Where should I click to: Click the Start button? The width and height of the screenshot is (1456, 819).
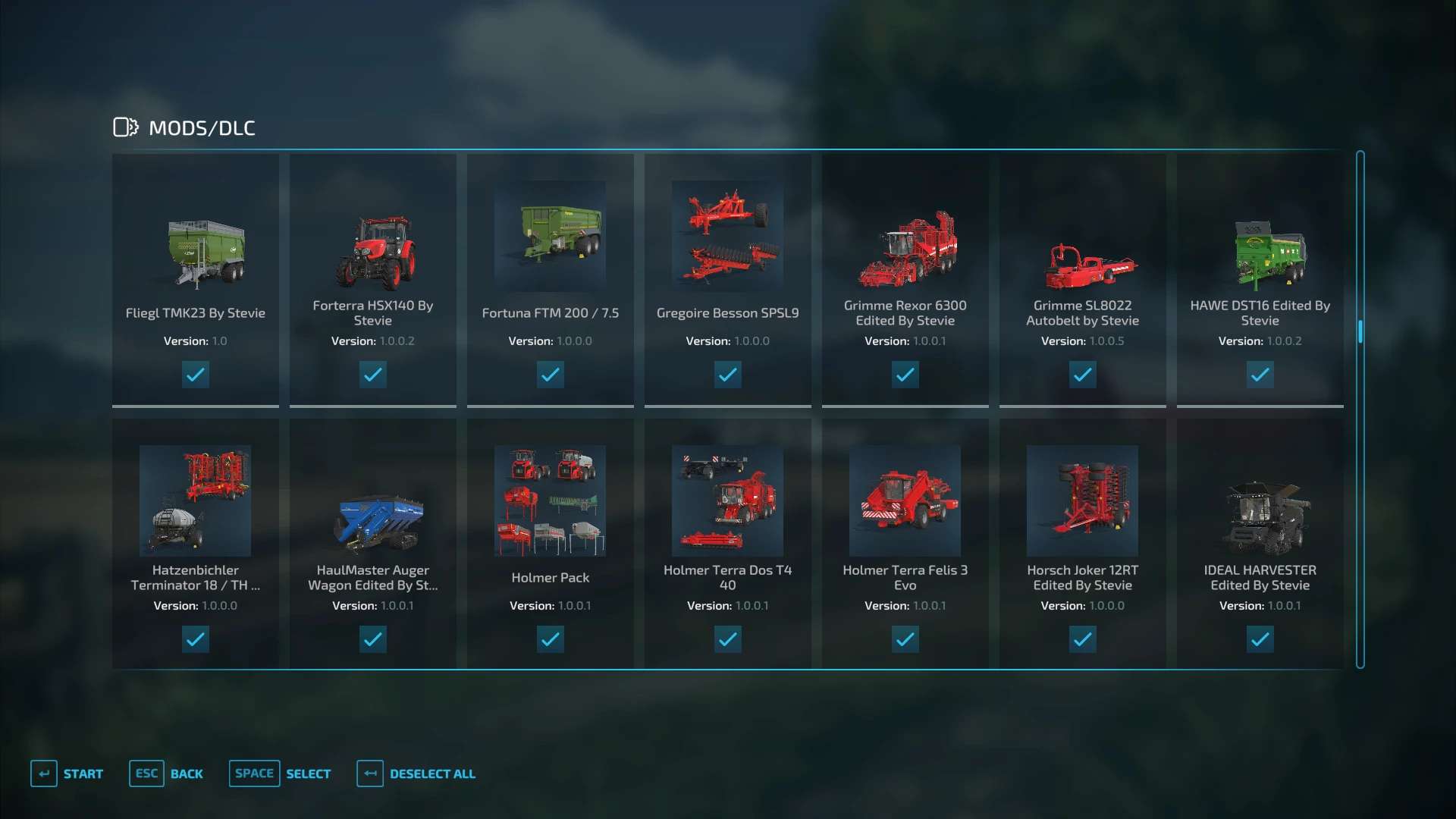point(67,773)
